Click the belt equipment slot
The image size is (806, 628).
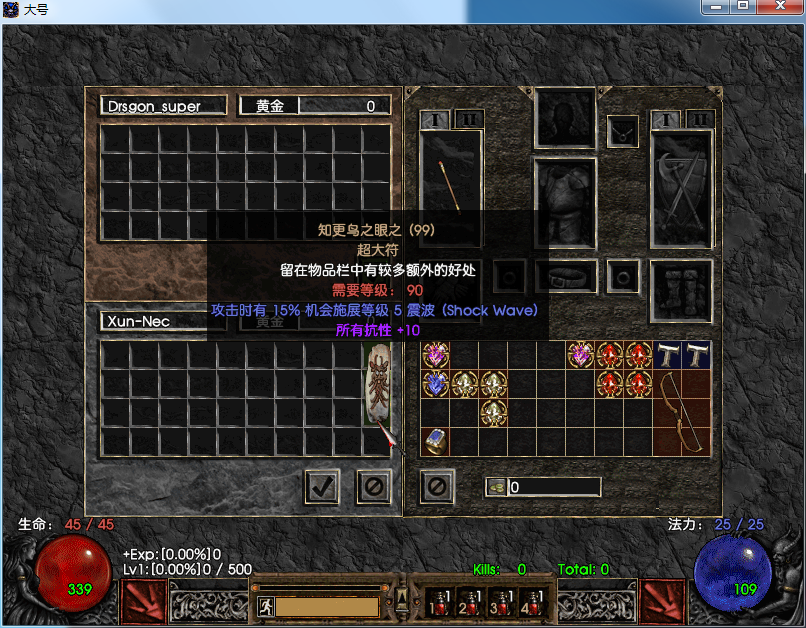[565, 275]
